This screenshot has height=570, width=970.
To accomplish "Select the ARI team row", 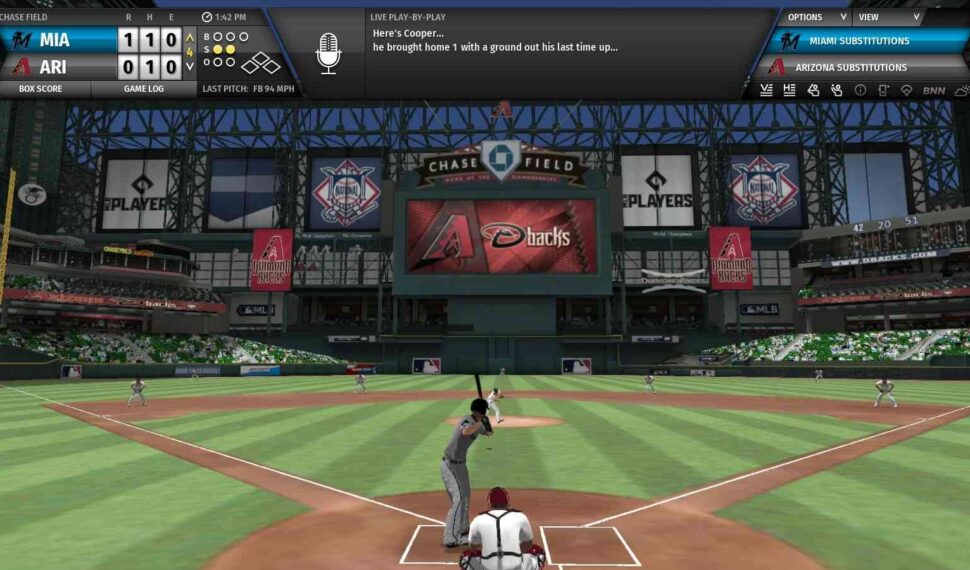I will [x=58, y=67].
